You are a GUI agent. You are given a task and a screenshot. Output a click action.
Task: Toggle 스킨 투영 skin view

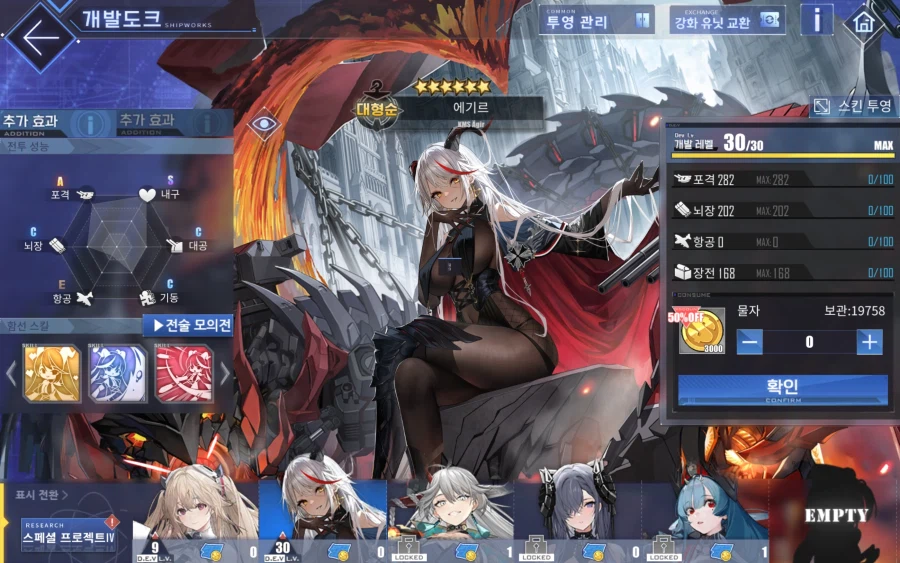[x=851, y=106]
